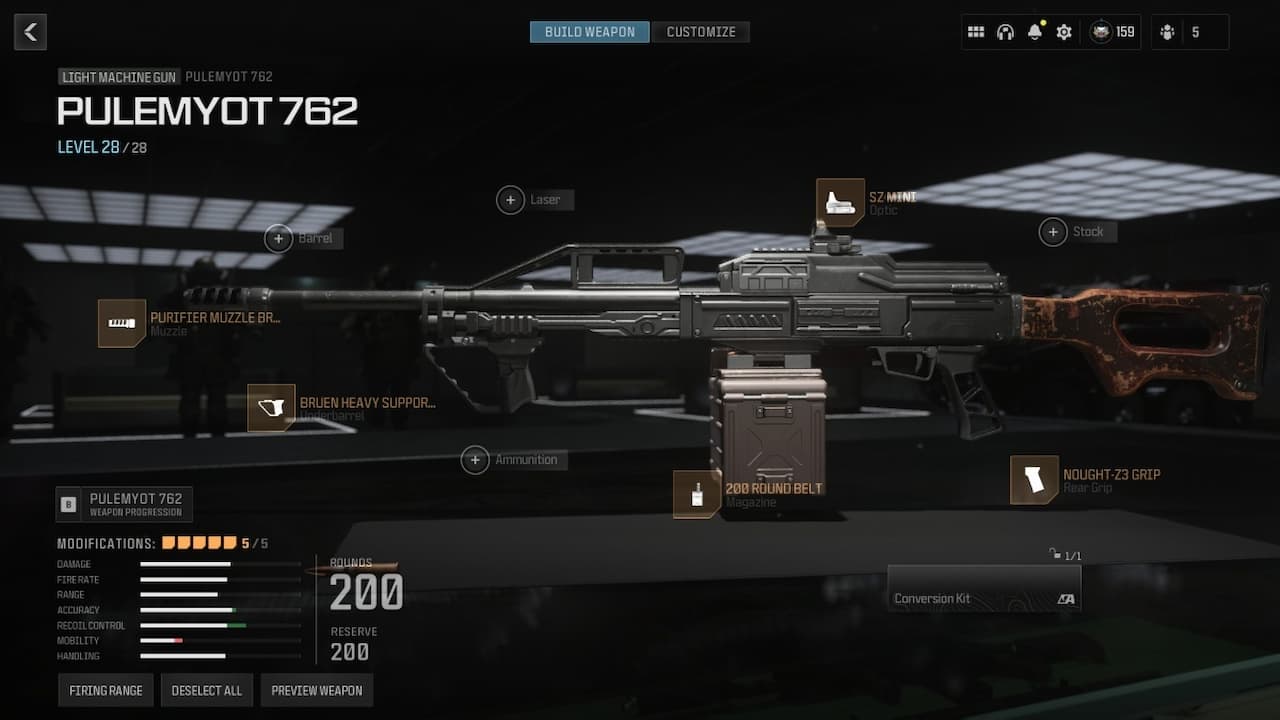Viewport: 1280px width, 720px height.
Task: Enter the Firing Range
Action: tap(105, 690)
